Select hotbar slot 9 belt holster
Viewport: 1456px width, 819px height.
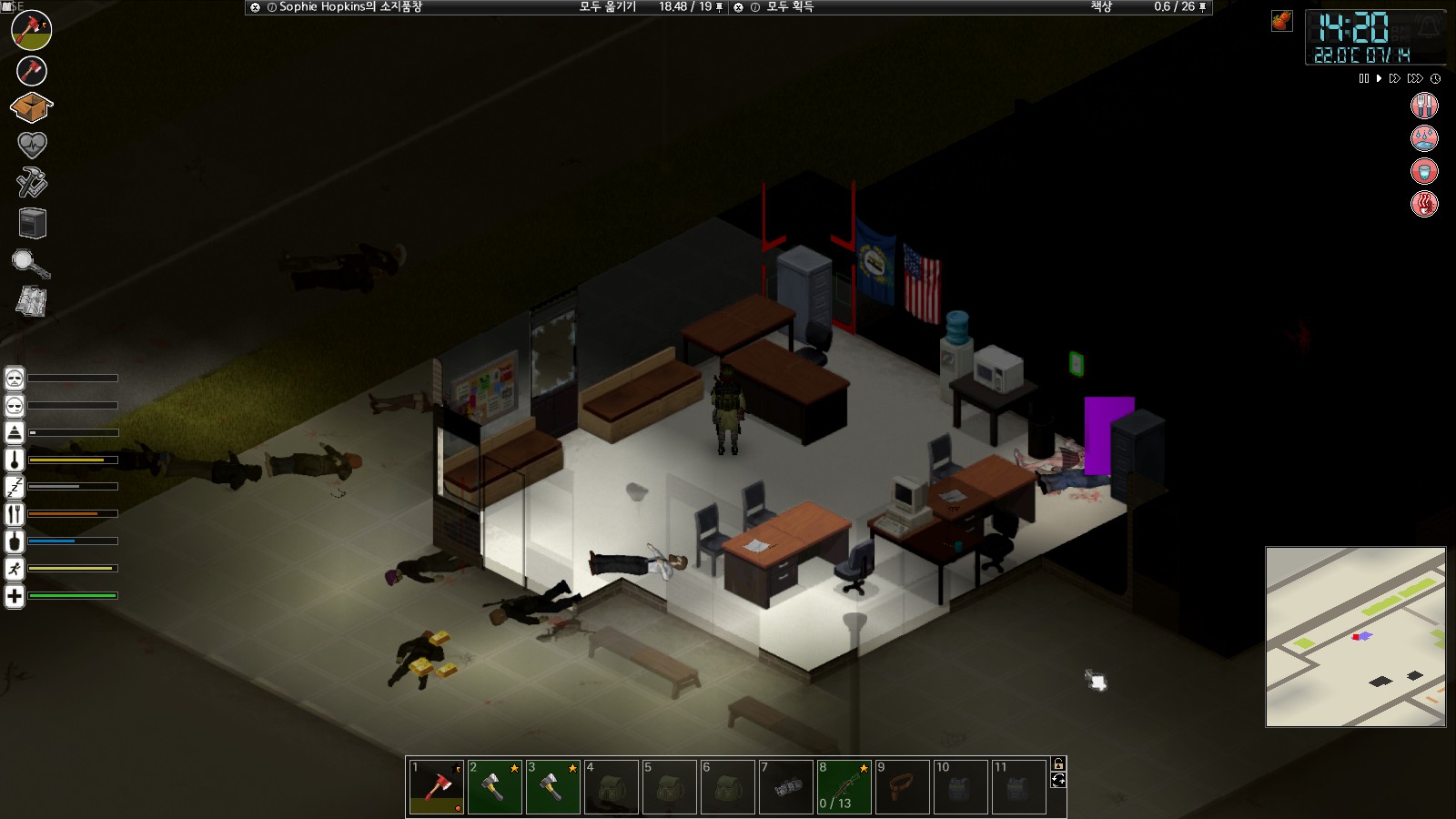pyautogui.click(x=903, y=787)
